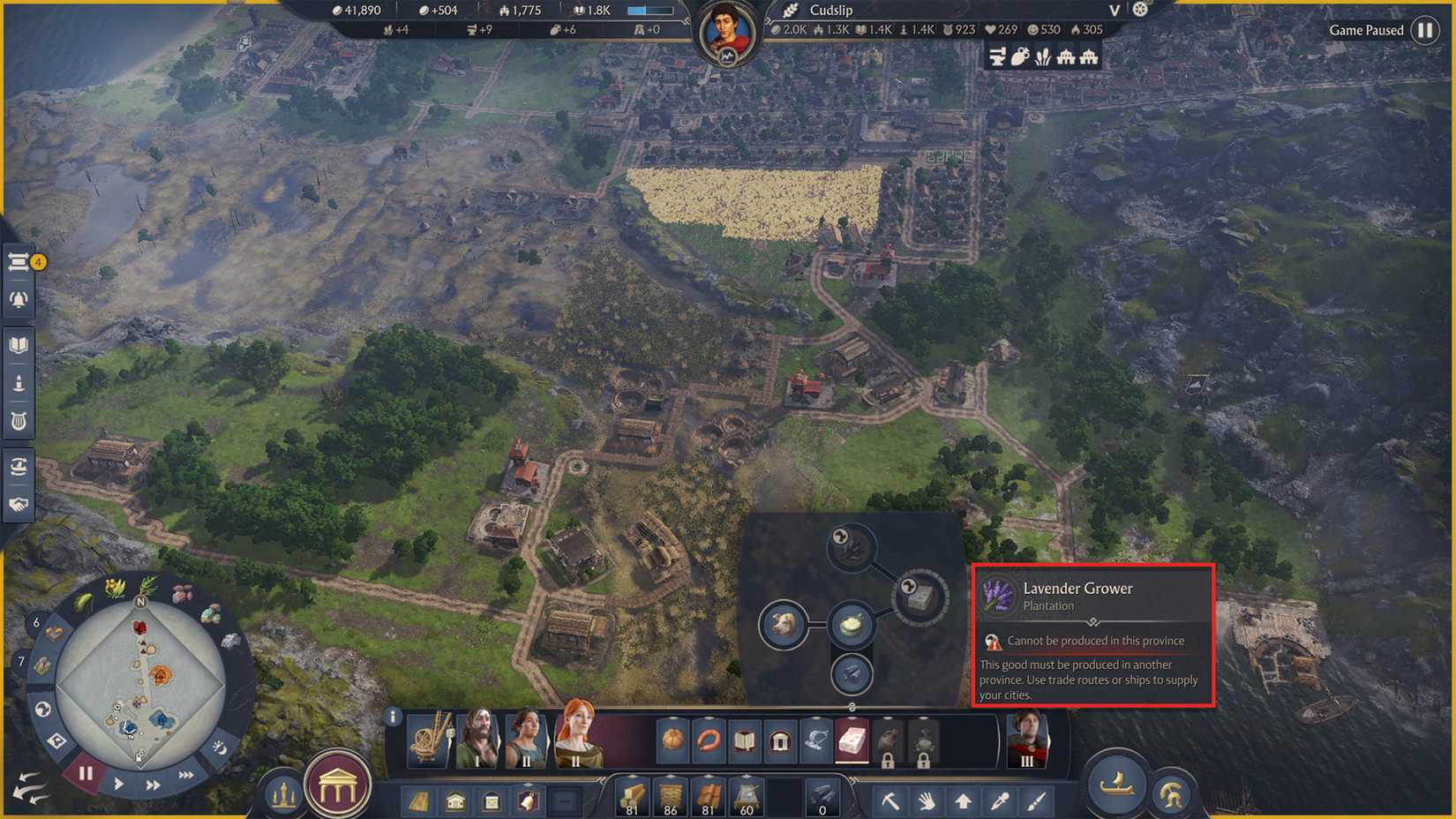Resume the game with the pause button

(x=84, y=772)
